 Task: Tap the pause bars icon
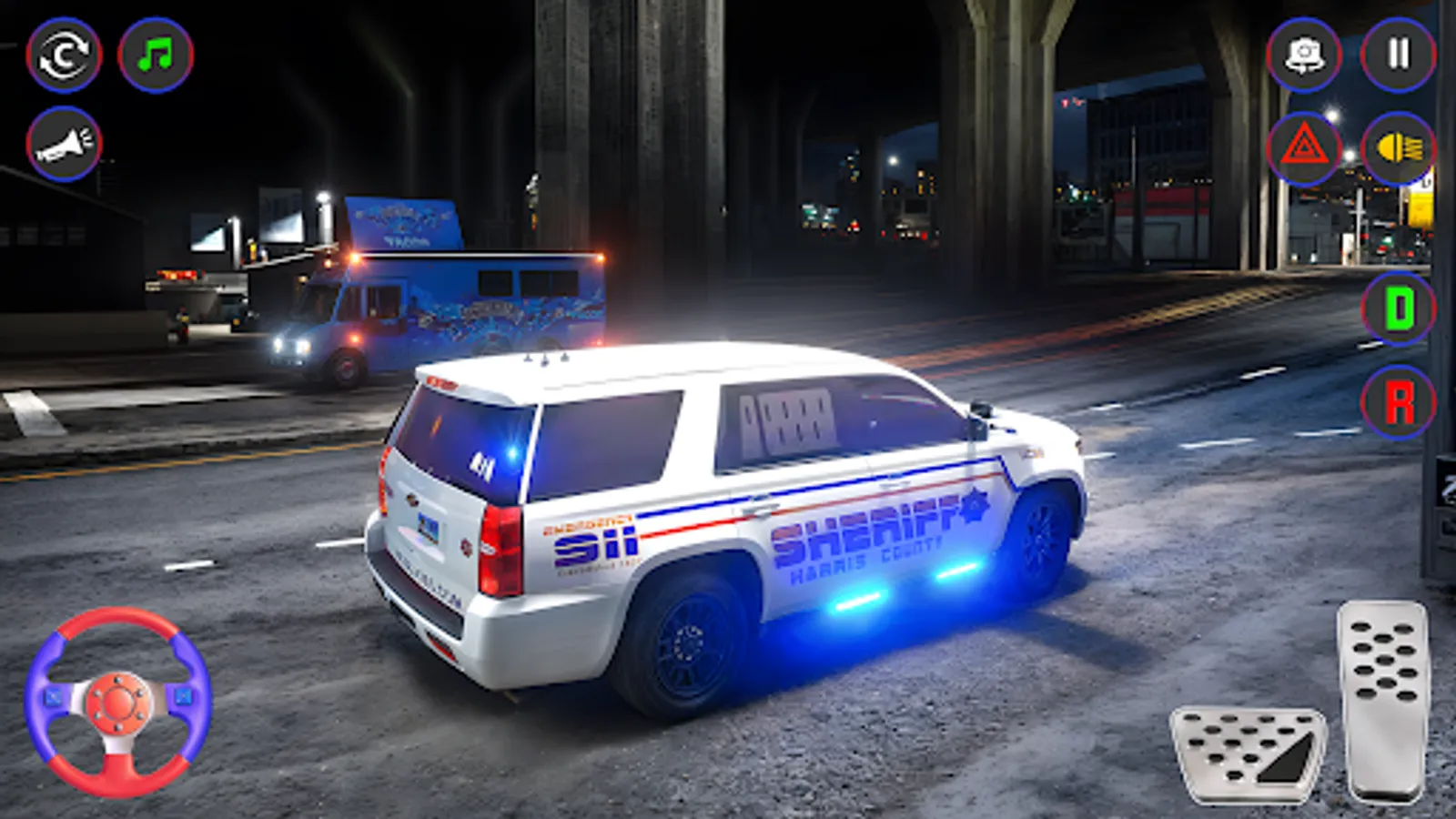point(1400,55)
